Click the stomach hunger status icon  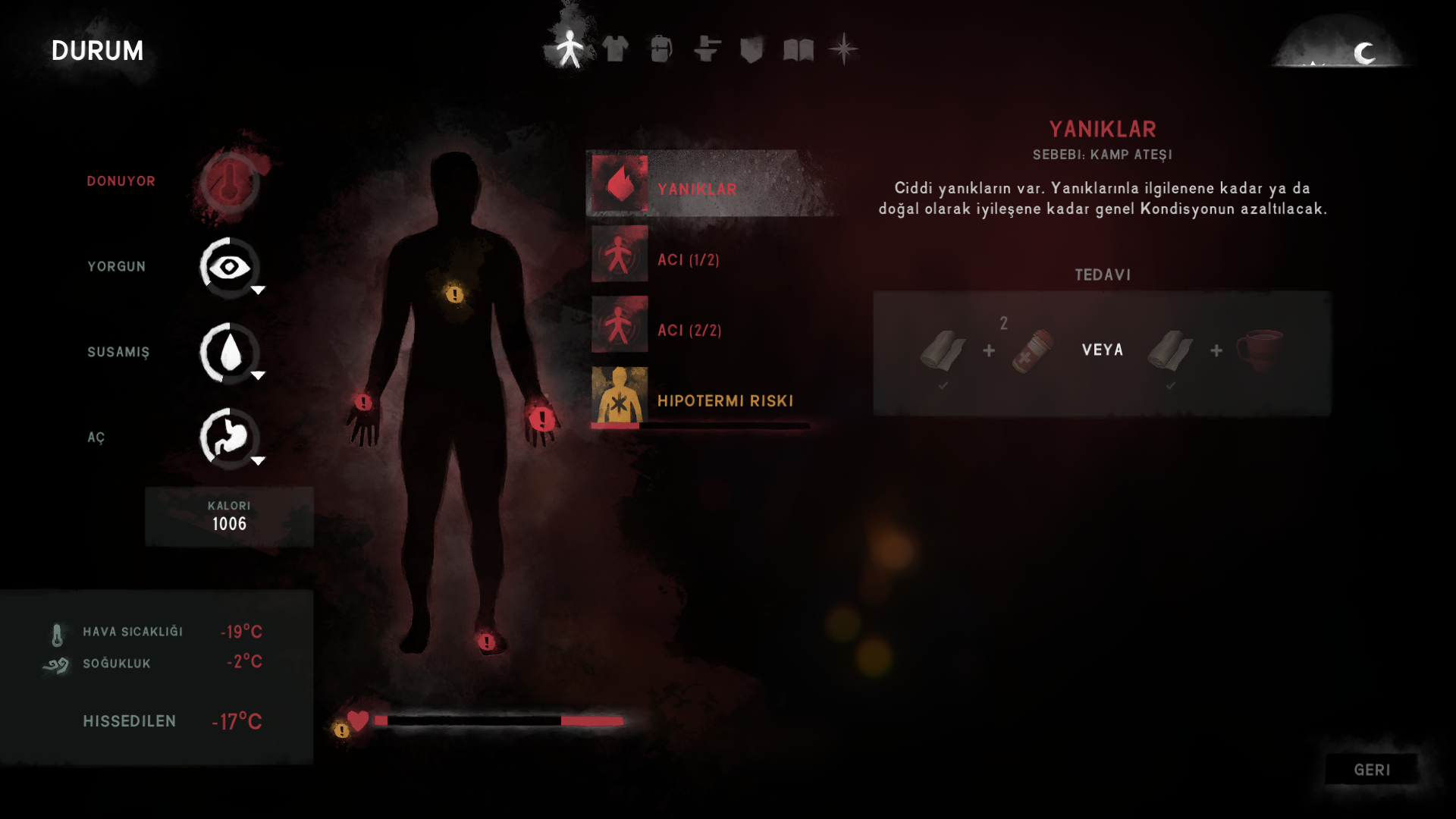(x=230, y=438)
